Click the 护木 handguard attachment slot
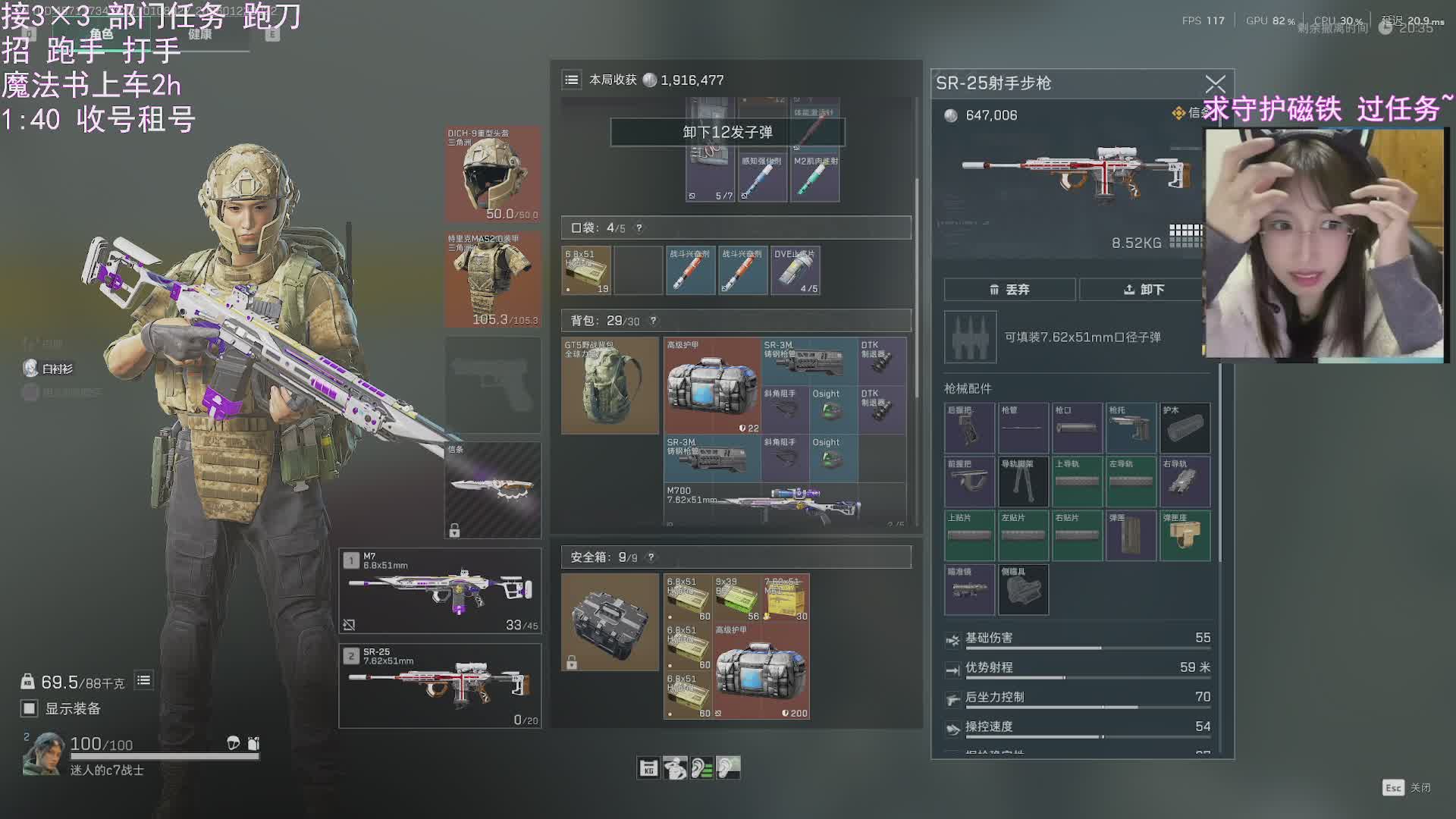The image size is (1456, 819). click(x=1185, y=428)
